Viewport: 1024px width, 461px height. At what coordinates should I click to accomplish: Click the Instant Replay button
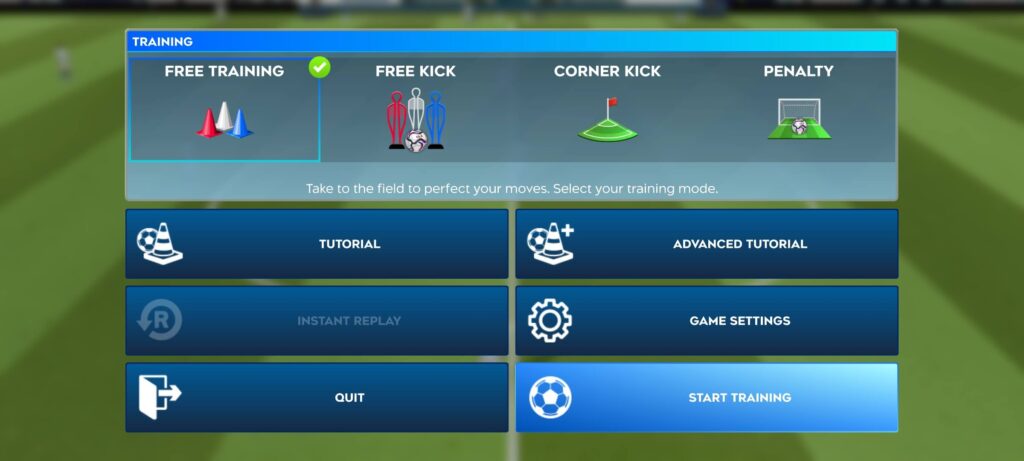(x=317, y=321)
